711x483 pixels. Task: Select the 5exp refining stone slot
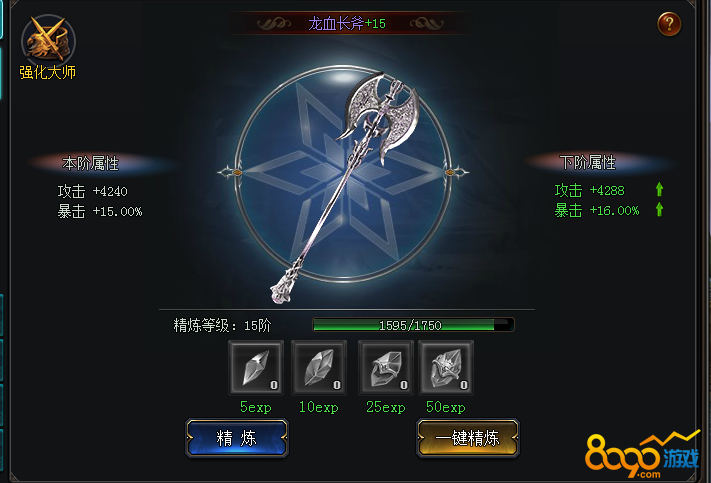(x=256, y=368)
